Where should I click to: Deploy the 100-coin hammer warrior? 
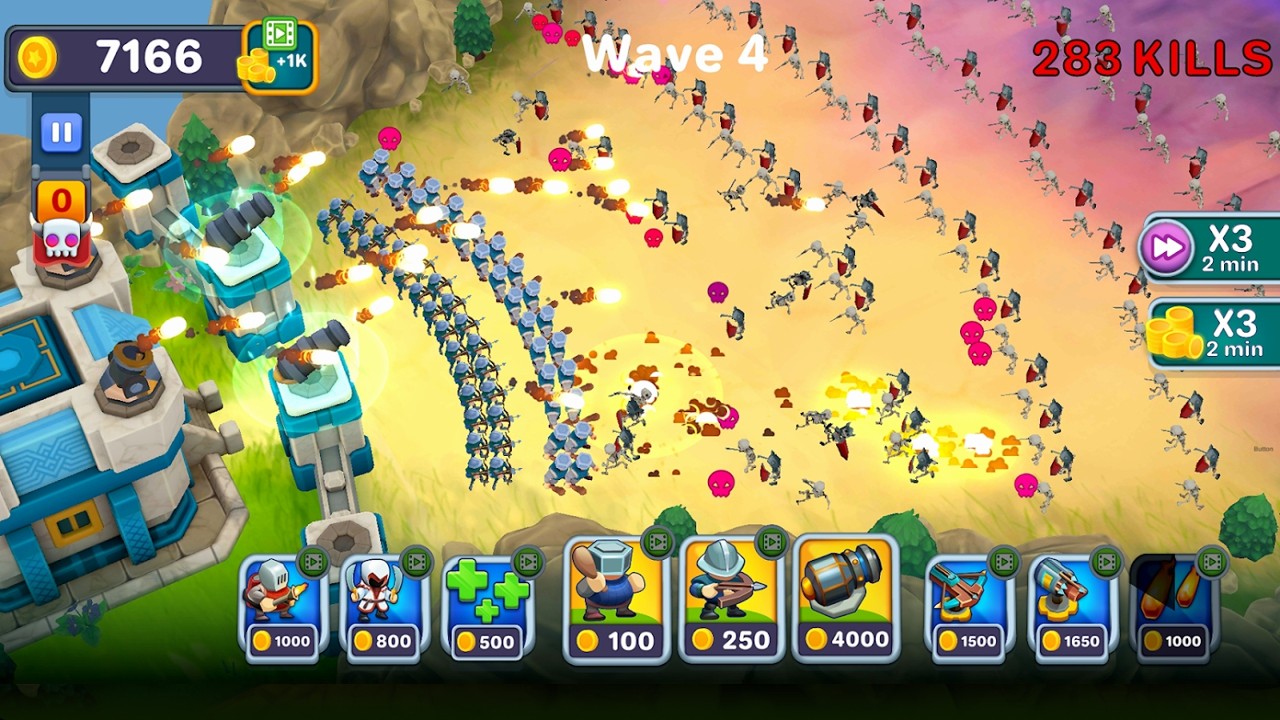point(616,602)
